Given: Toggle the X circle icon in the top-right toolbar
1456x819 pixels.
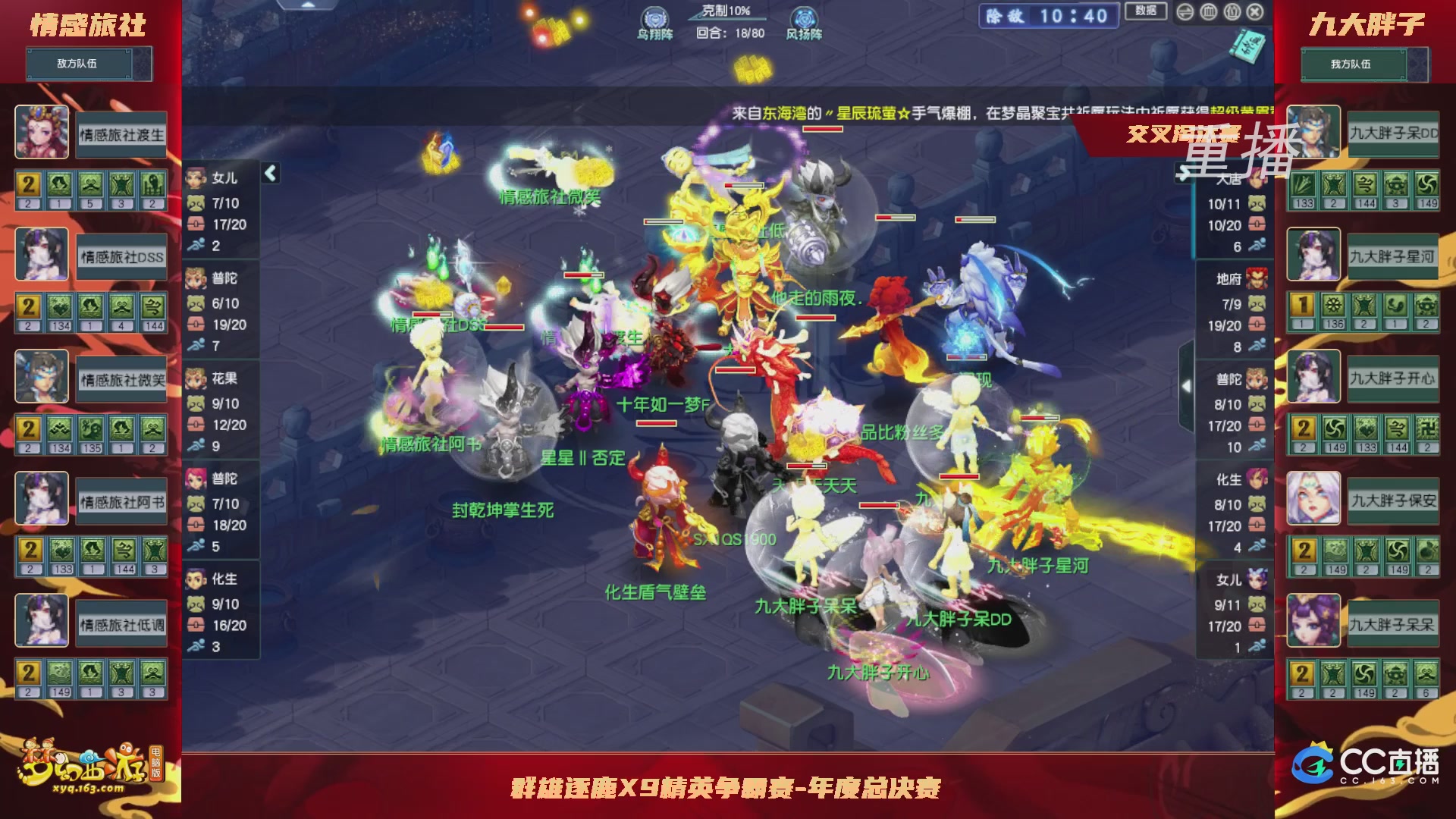Looking at the screenshot, I should [1256, 12].
